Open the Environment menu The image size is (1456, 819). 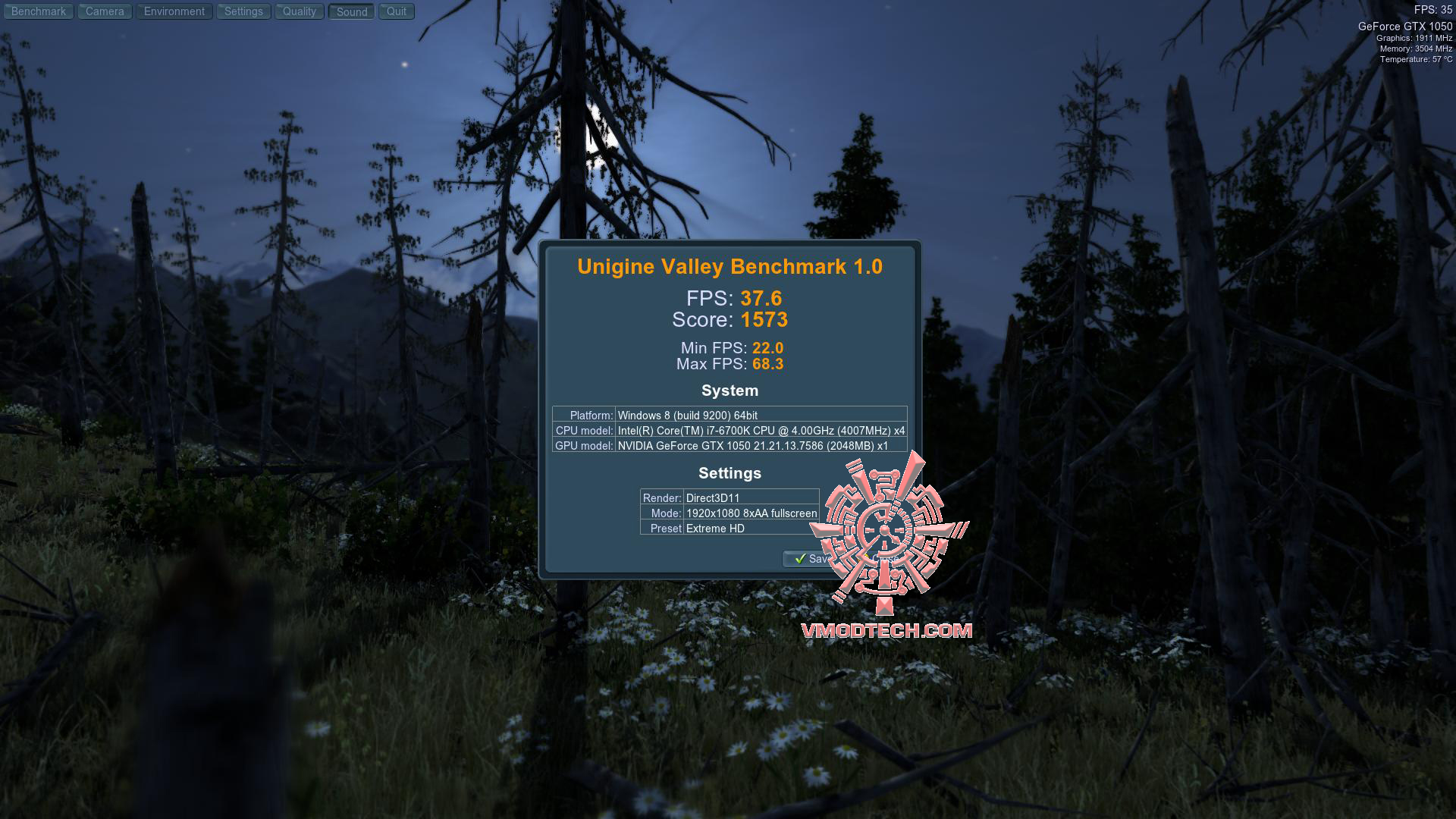(174, 11)
